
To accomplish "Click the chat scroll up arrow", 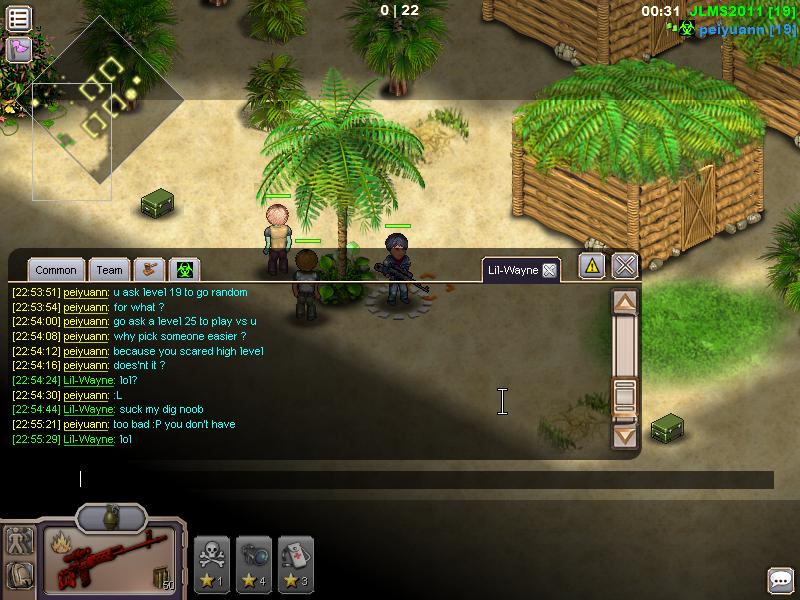I will coord(625,302).
